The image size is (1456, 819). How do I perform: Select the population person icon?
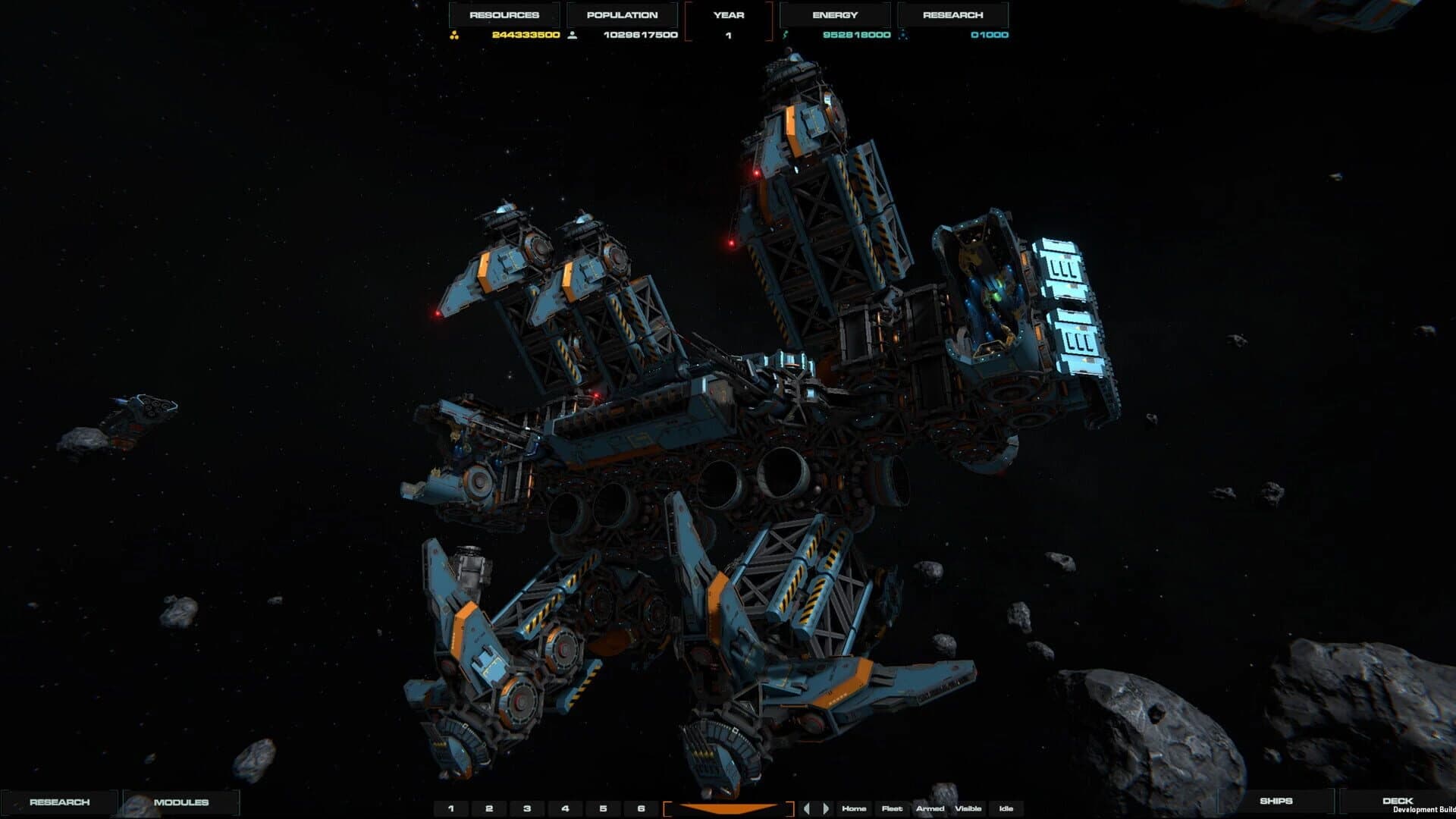[573, 34]
